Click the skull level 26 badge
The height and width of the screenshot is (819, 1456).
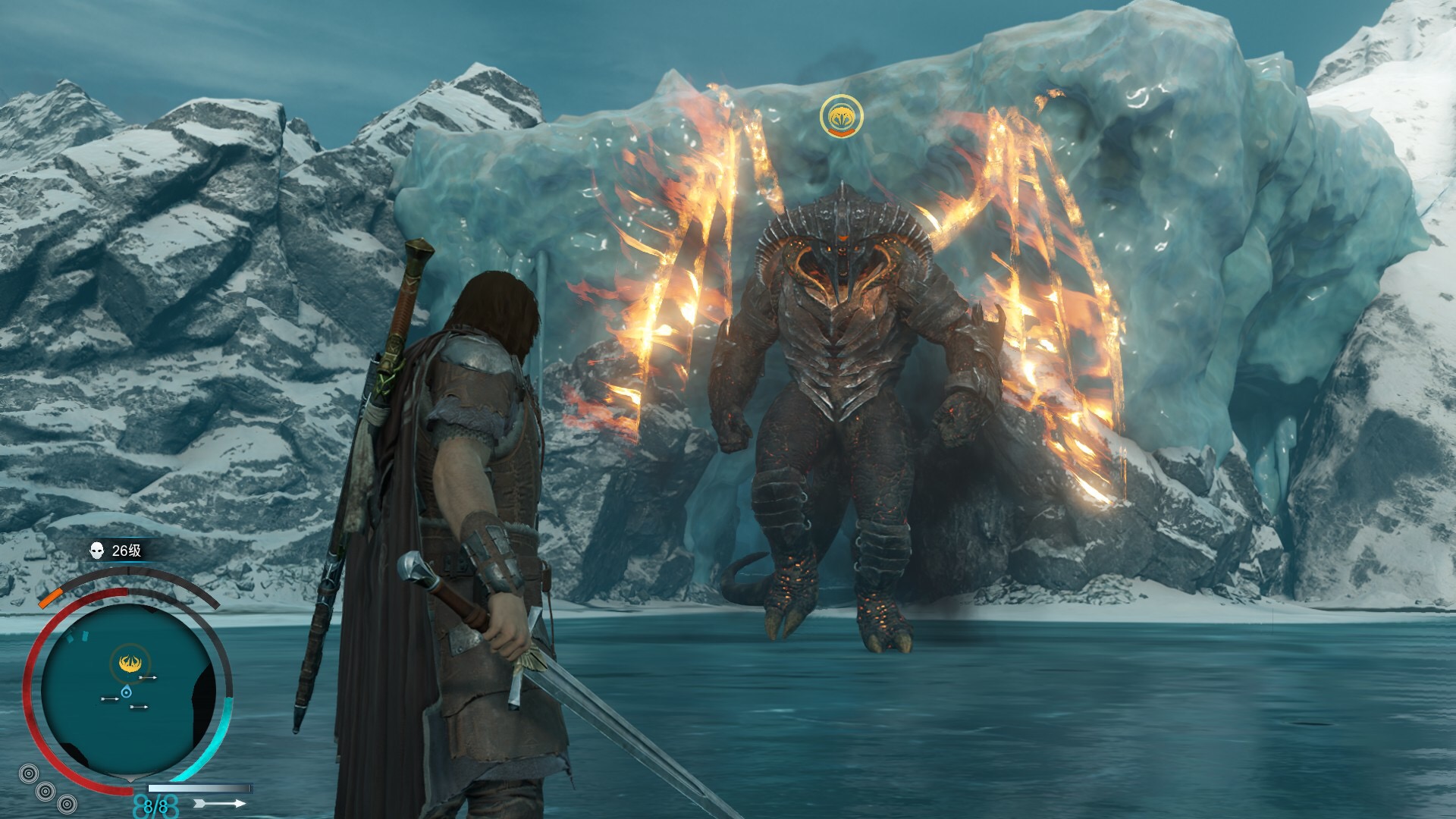[116, 551]
